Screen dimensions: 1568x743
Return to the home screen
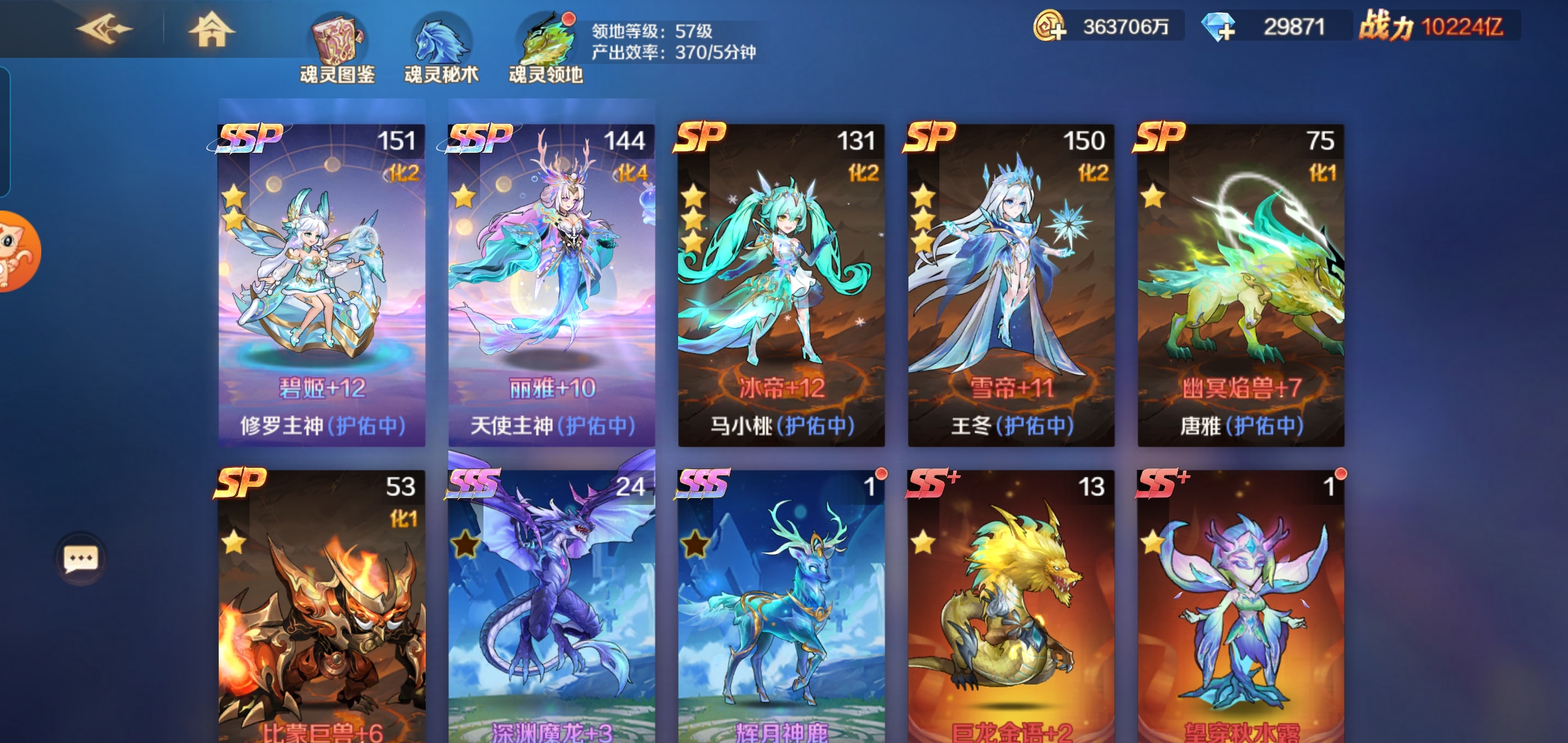(x=211, y=29)
